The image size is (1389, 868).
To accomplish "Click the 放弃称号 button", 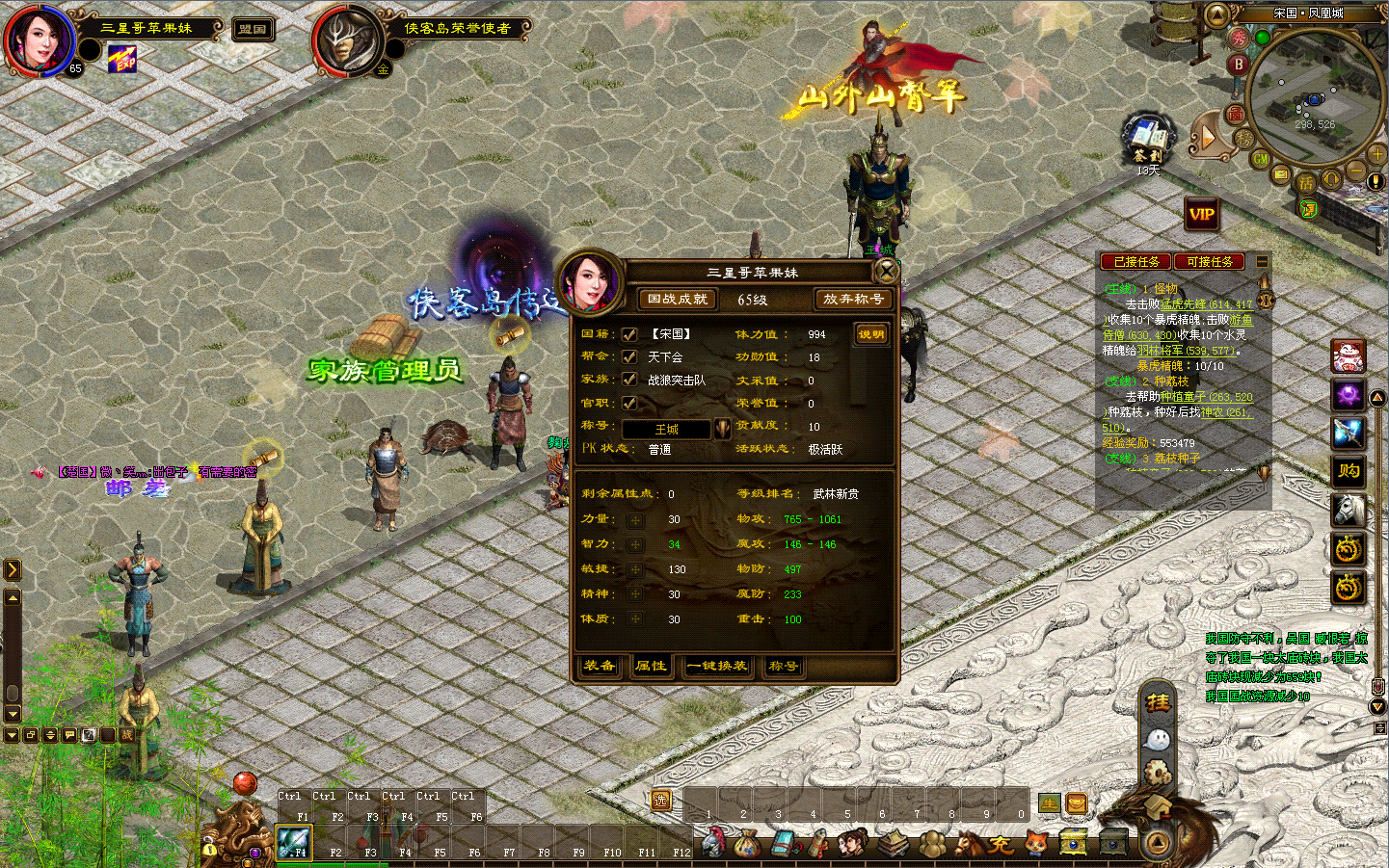I will coord(852,300).
